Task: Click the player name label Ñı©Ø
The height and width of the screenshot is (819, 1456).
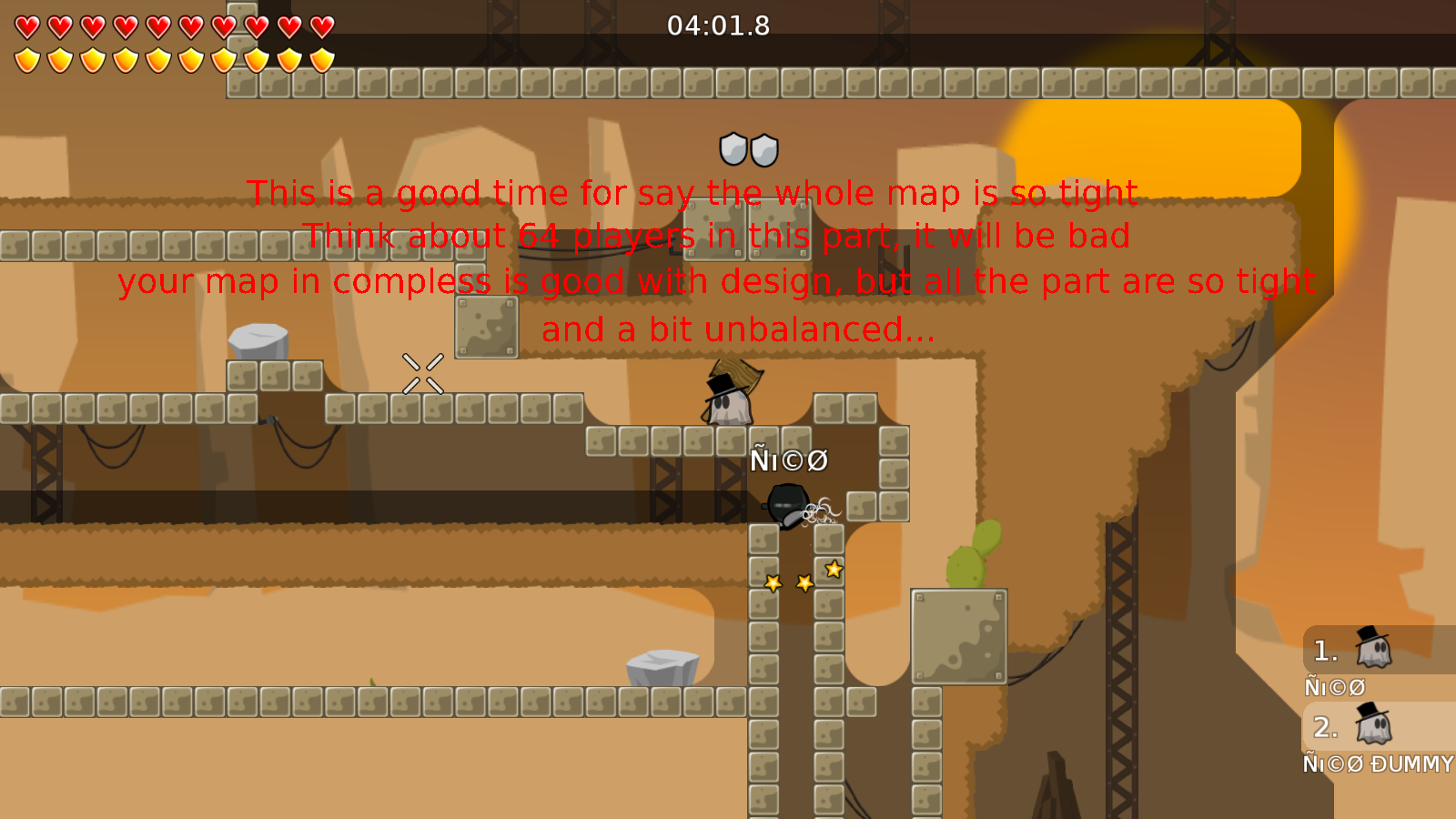Action: (787, 461)
